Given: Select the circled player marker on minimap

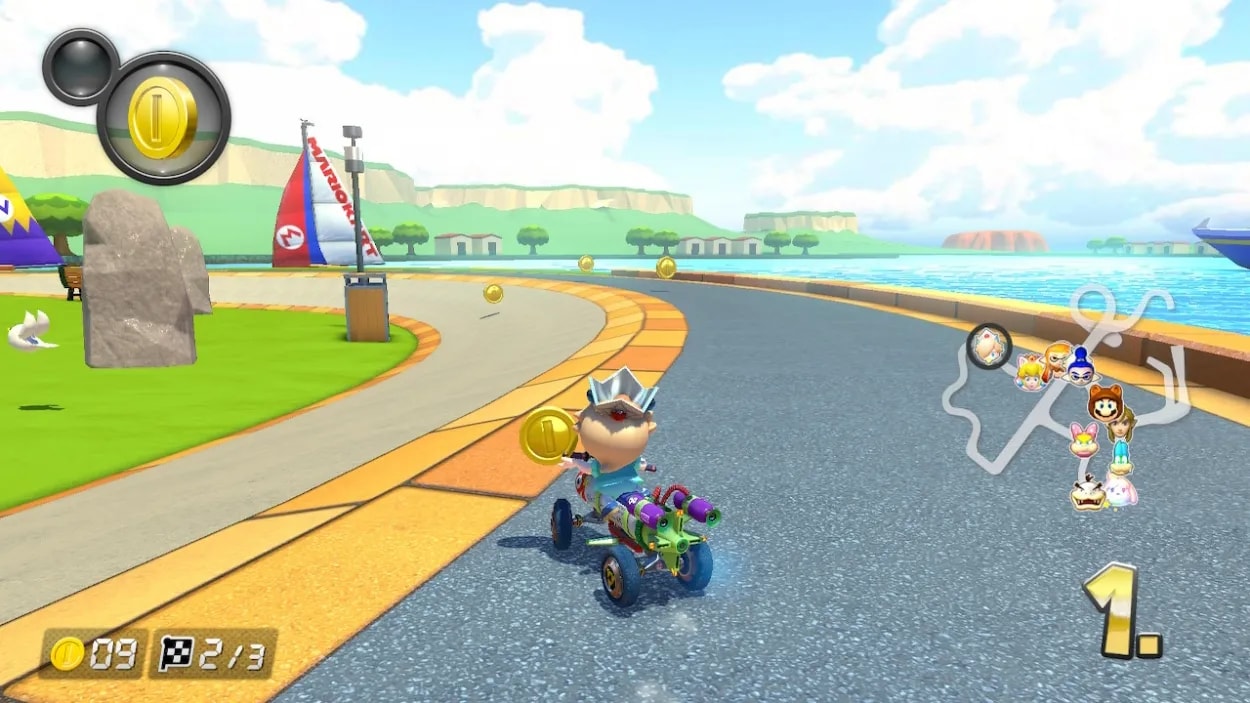Looking at the screenshot, I should [x=989, y=347].
